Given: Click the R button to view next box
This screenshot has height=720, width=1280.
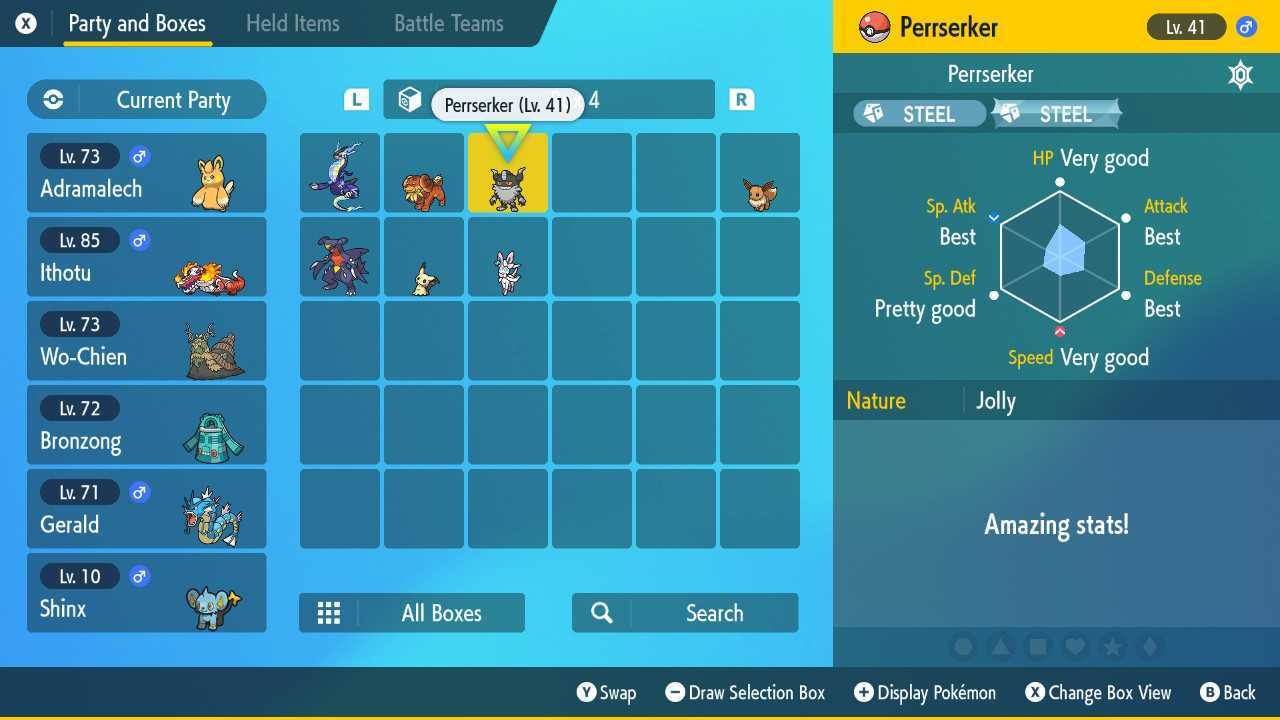Looking at the screenshot, I should [741, 99].
